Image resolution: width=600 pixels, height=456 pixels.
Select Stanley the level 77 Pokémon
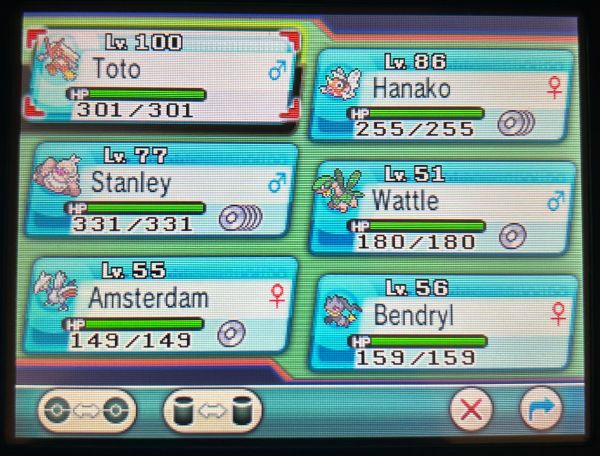pyautogui.click(x=165, y=190)
